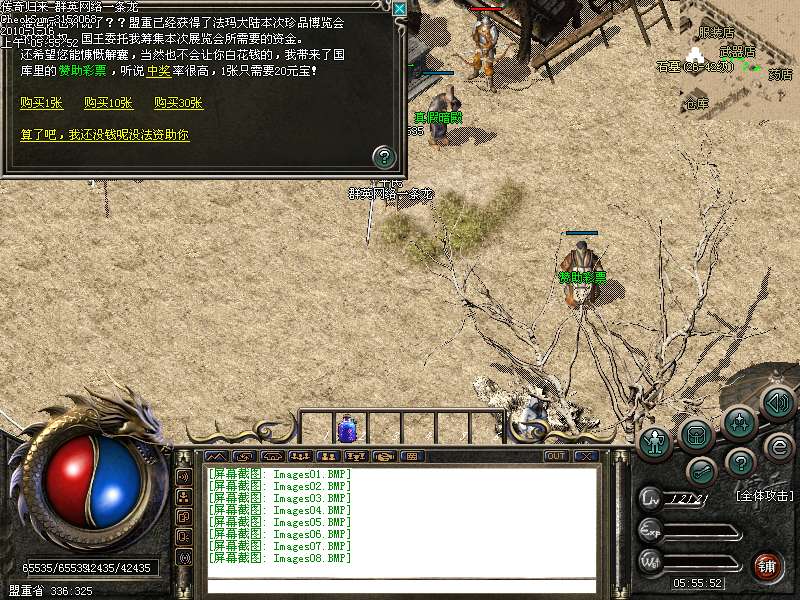Toggle sound with the speaker button
The height and width of the screenshot is (600, 800).
(776, 403)
